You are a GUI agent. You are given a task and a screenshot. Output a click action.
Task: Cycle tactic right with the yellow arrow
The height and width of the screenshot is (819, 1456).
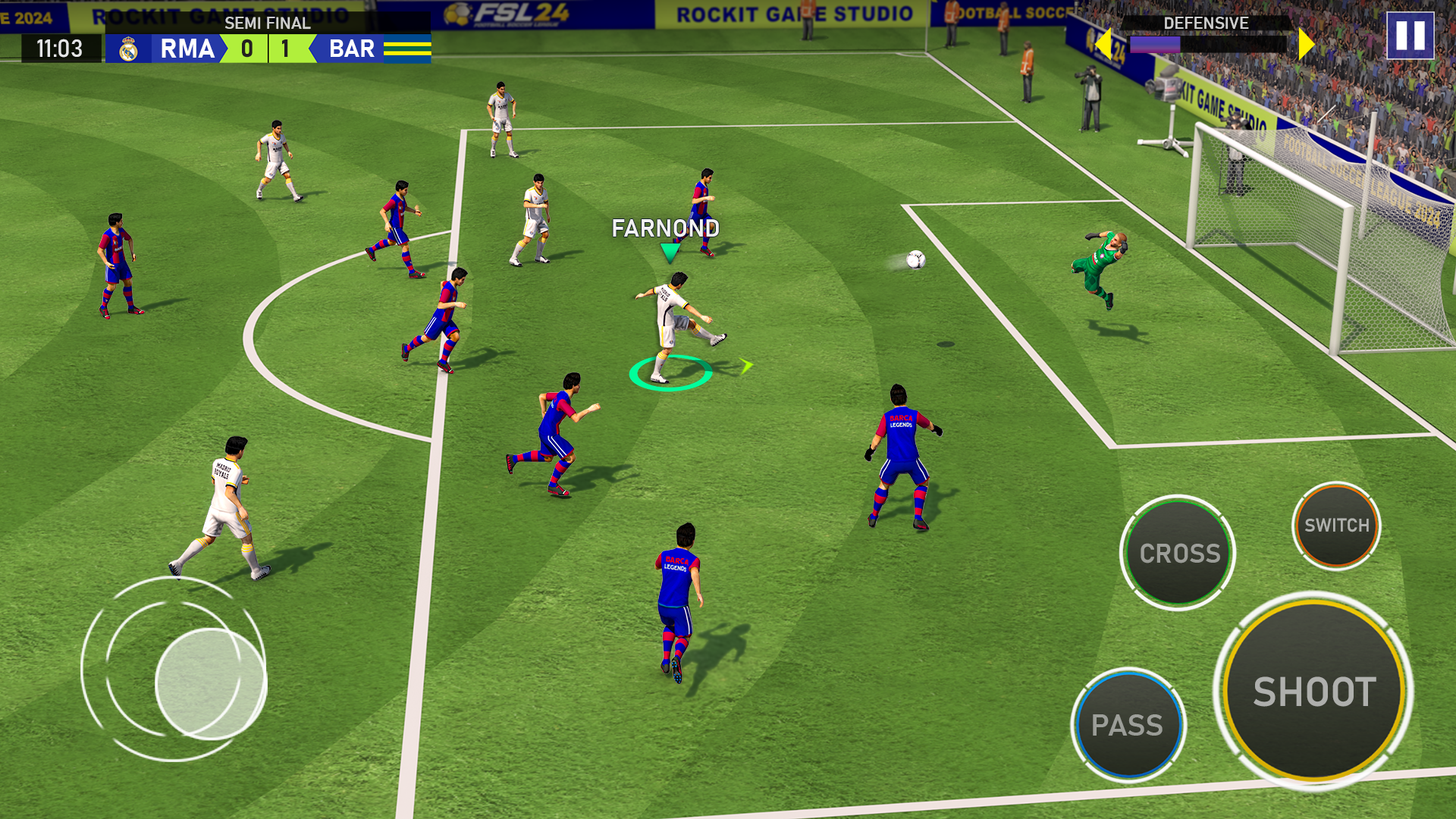1304,43
